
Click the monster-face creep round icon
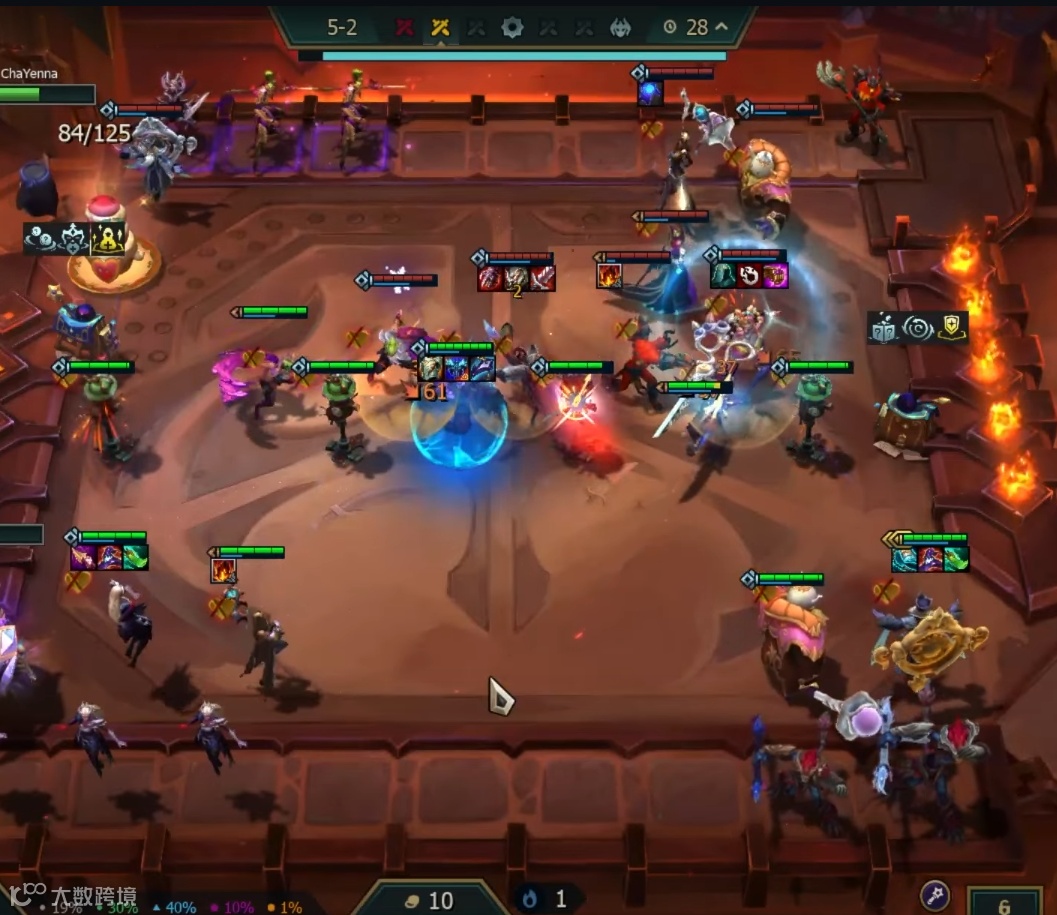[620, 27]
